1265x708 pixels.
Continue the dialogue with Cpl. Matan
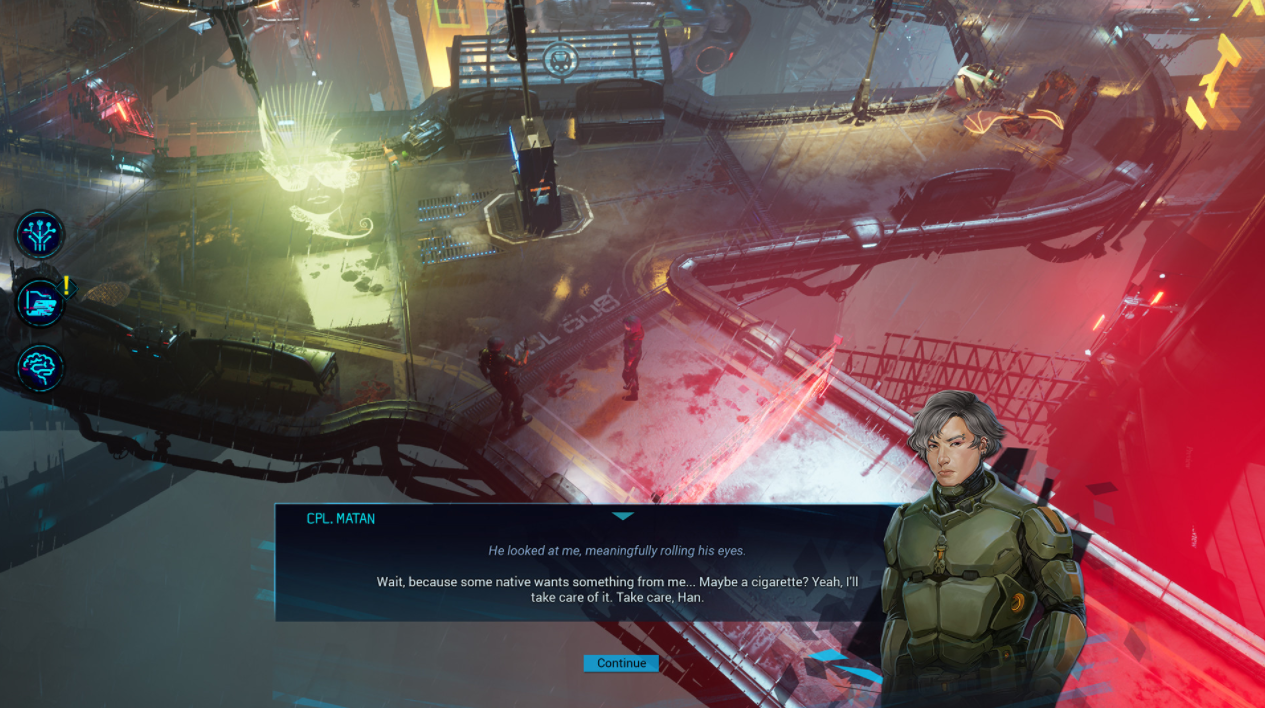point(621,663)
